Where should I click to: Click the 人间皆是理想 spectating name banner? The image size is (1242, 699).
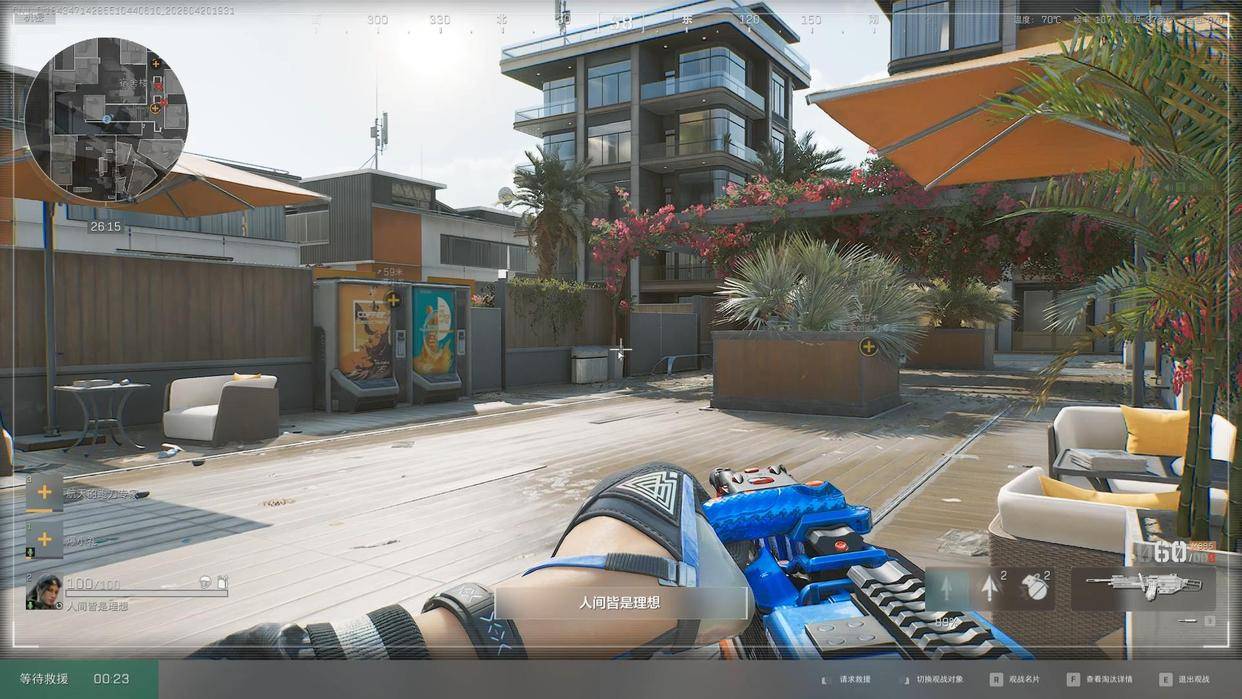point(620,603)
